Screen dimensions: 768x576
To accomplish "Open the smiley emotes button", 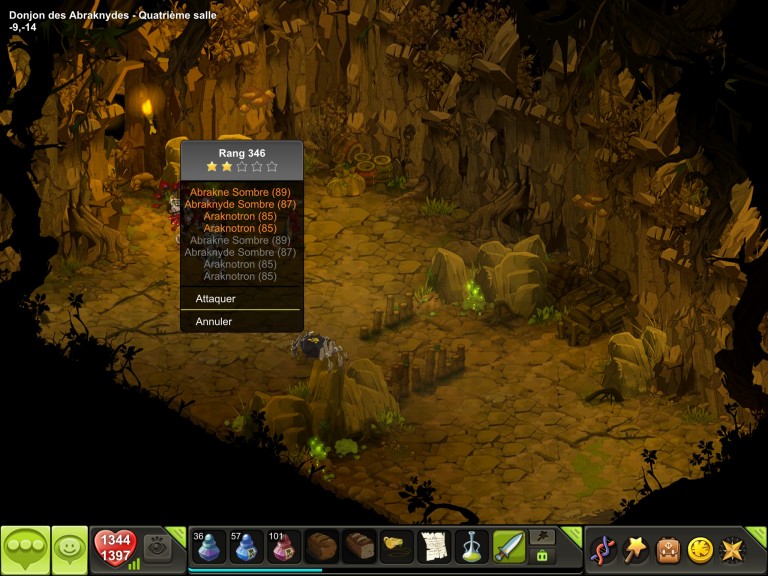I will pos(70,549).
